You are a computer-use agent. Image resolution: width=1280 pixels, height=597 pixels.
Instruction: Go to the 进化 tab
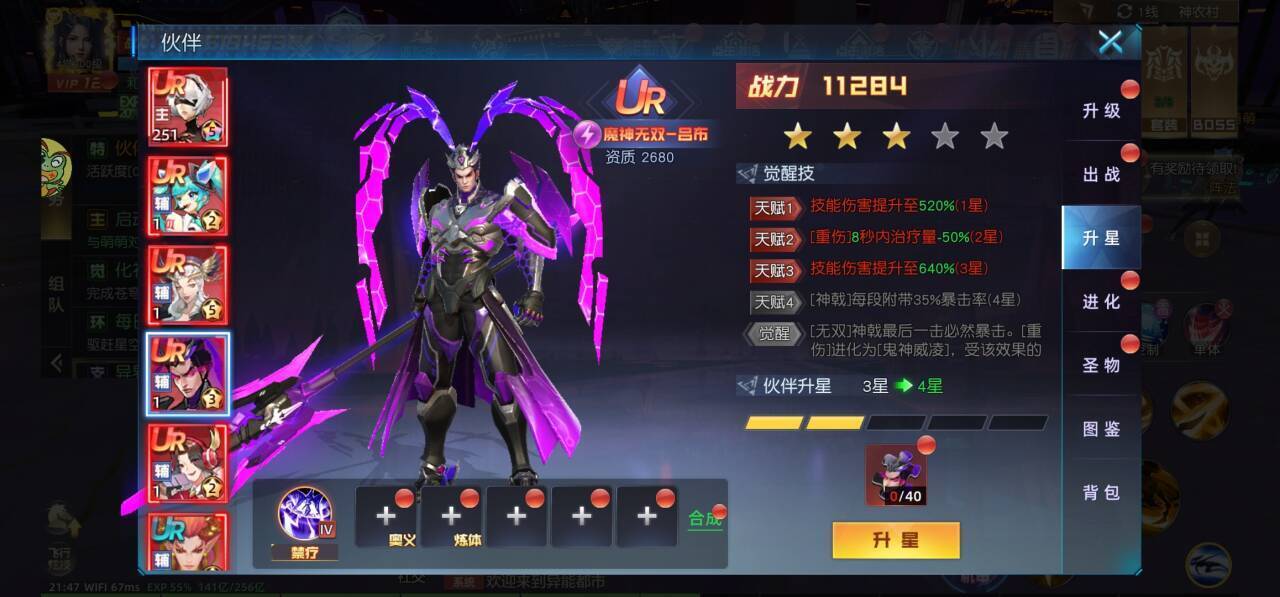tap(1101, 302)
